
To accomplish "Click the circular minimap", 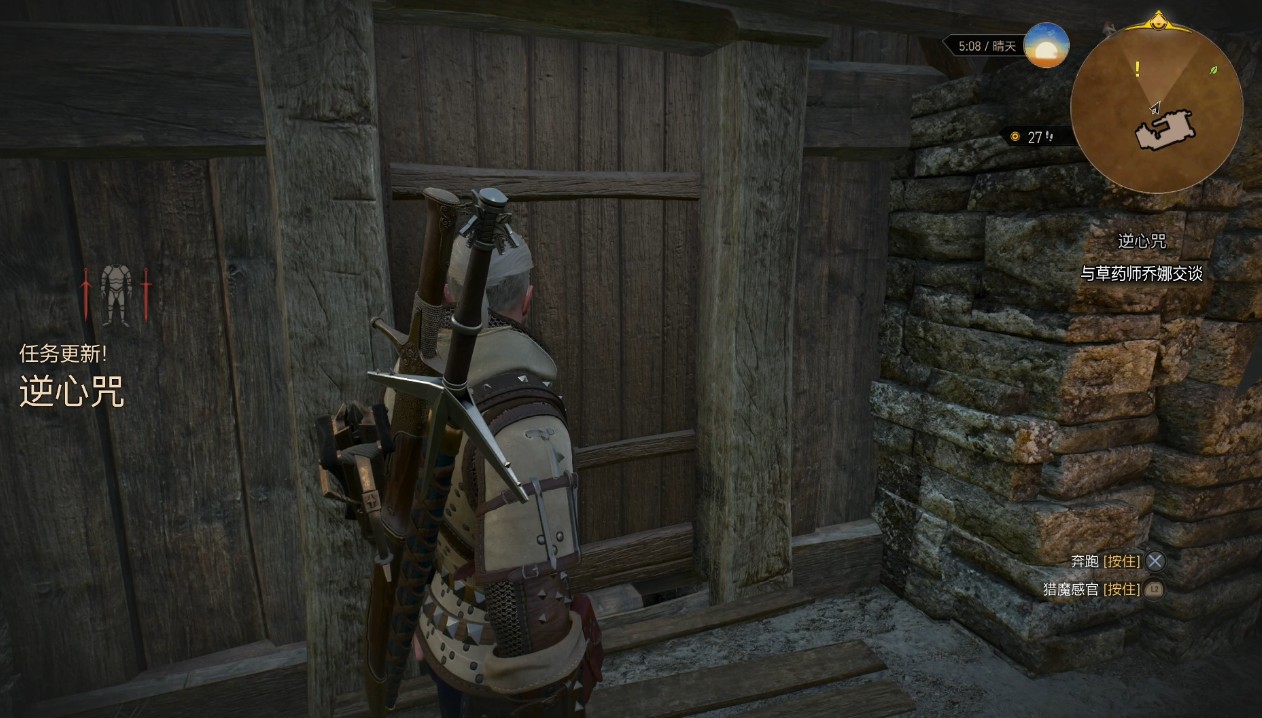I will point(1156,107).
